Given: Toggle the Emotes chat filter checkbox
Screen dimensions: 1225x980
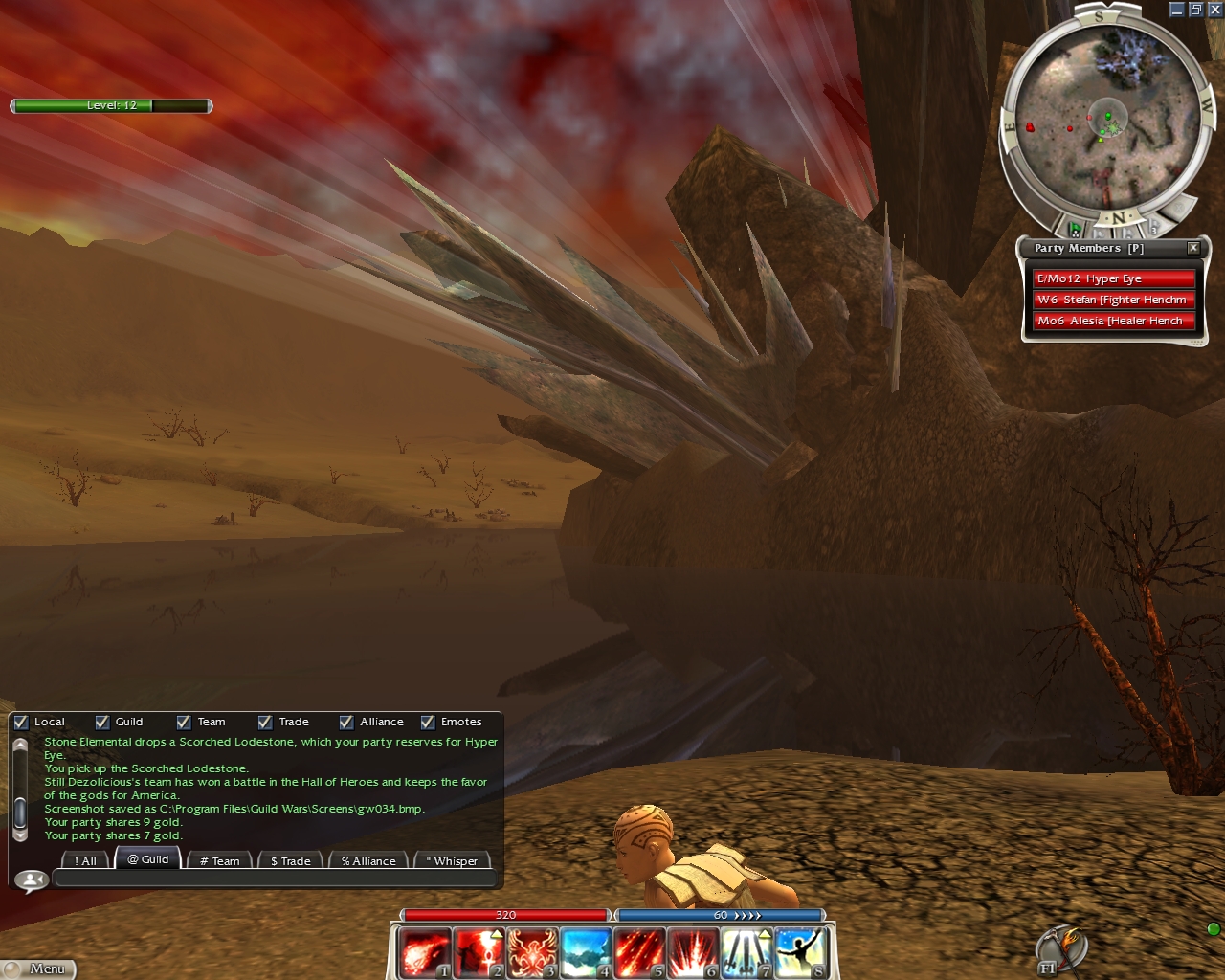Looking at the screenshot, I should [428, 723].
